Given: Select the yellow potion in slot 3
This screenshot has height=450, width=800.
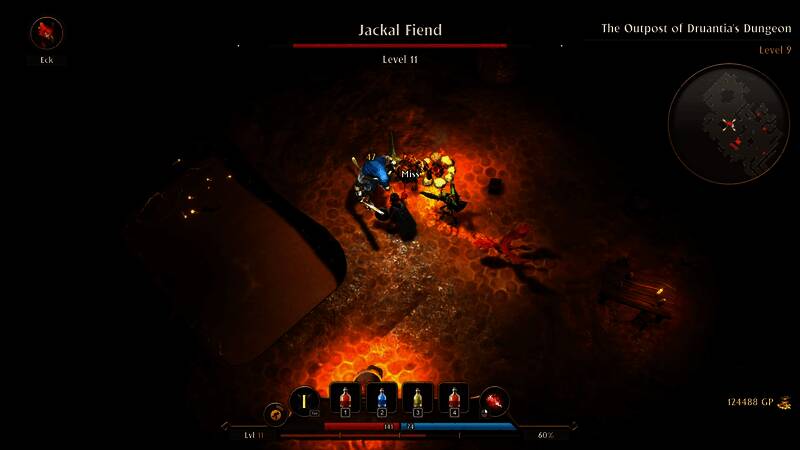Looking at the screenshot, I should pyautogui.click(x=418, y=399).
